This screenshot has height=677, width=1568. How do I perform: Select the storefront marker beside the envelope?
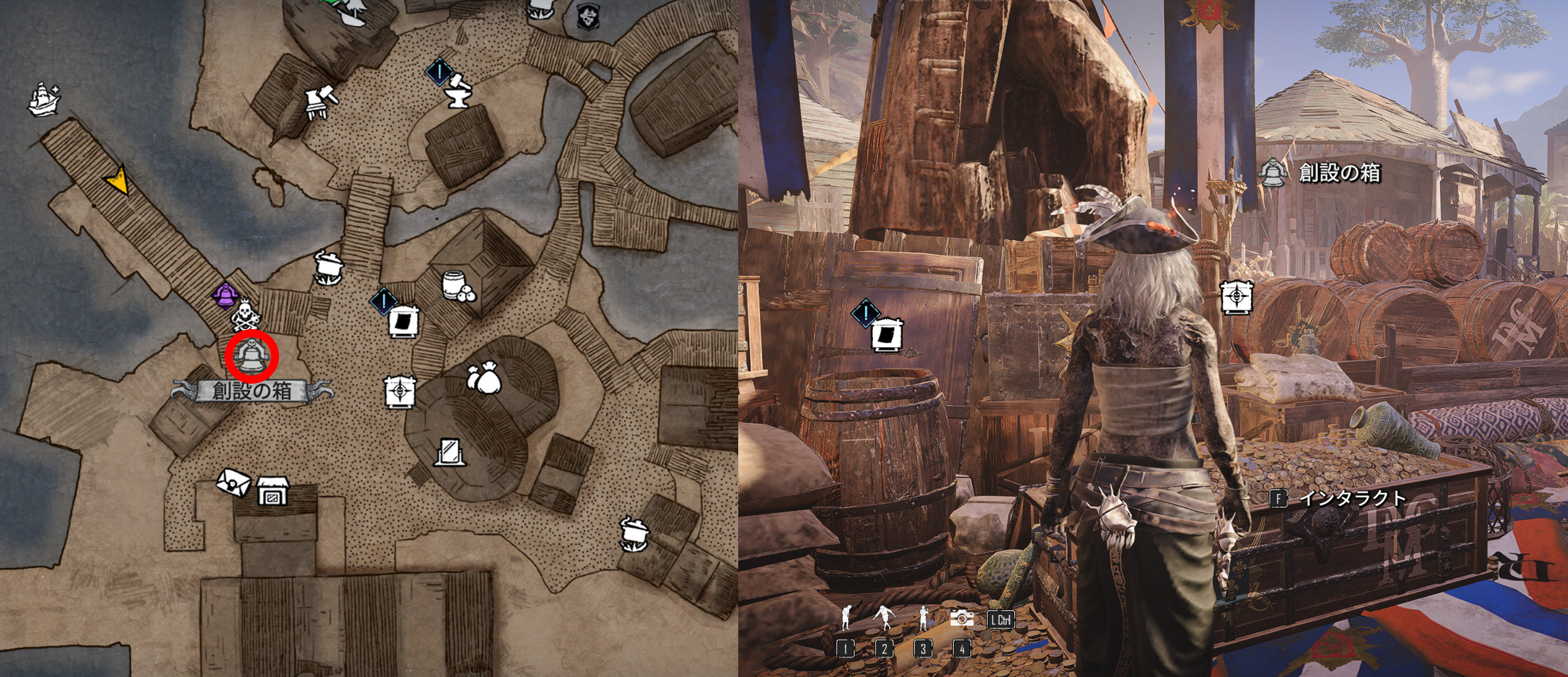click(273, 491)
